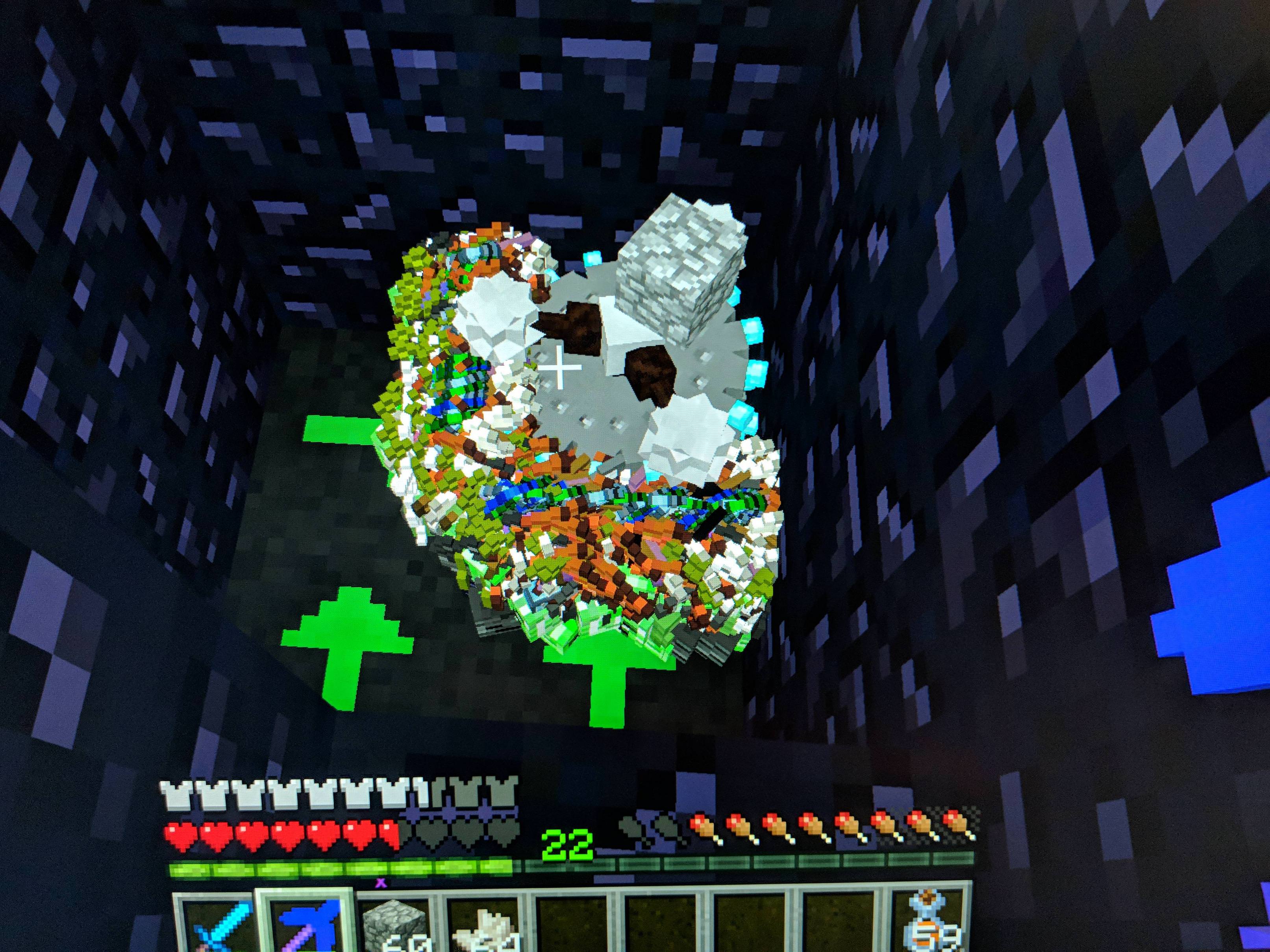Click the green experience progress bar
This screenshot has width=1270, height=952.
[x=344, y=867]
